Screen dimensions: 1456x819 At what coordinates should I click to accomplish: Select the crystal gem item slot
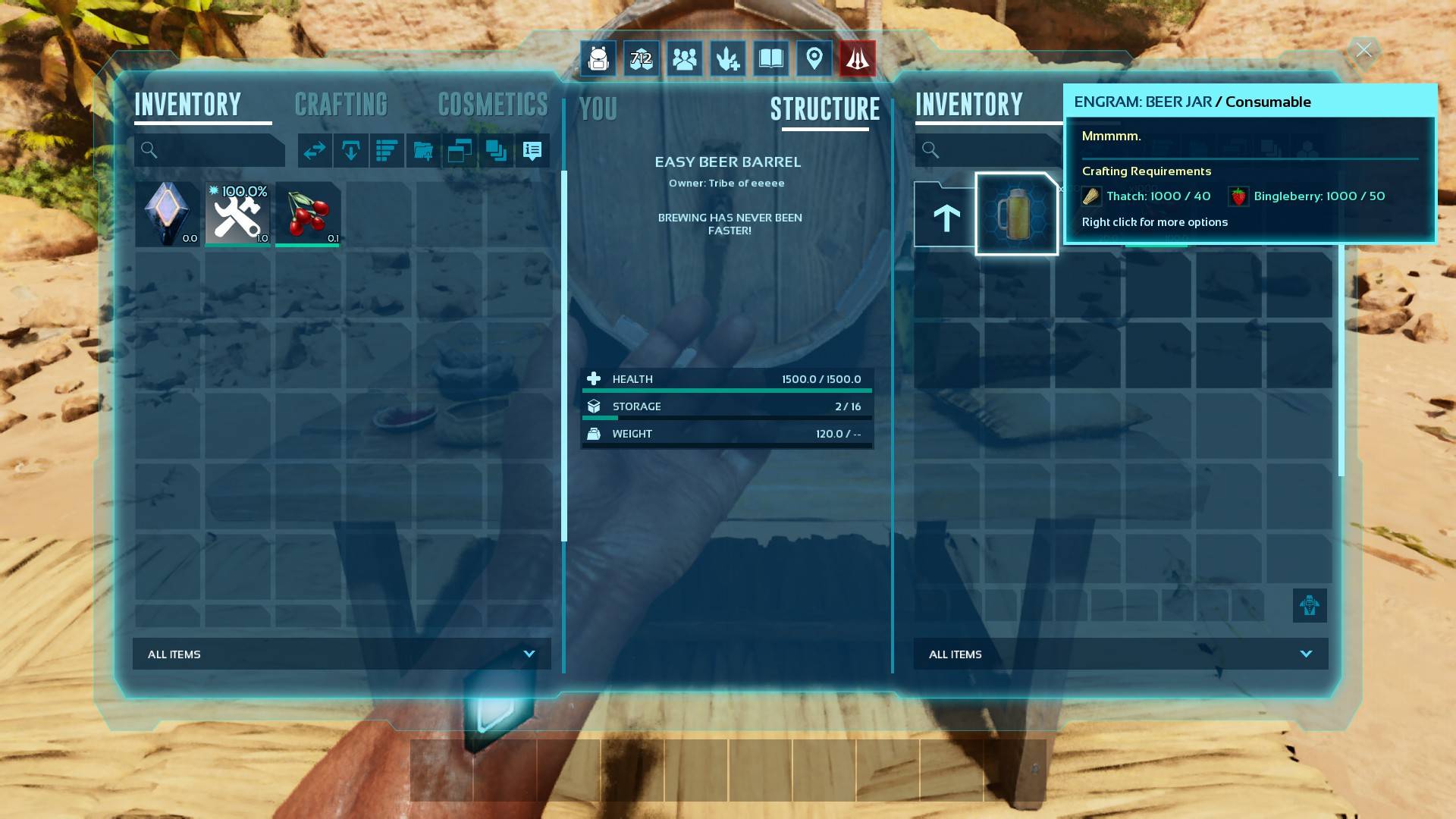pyautogui.click(x=168, y=215)
